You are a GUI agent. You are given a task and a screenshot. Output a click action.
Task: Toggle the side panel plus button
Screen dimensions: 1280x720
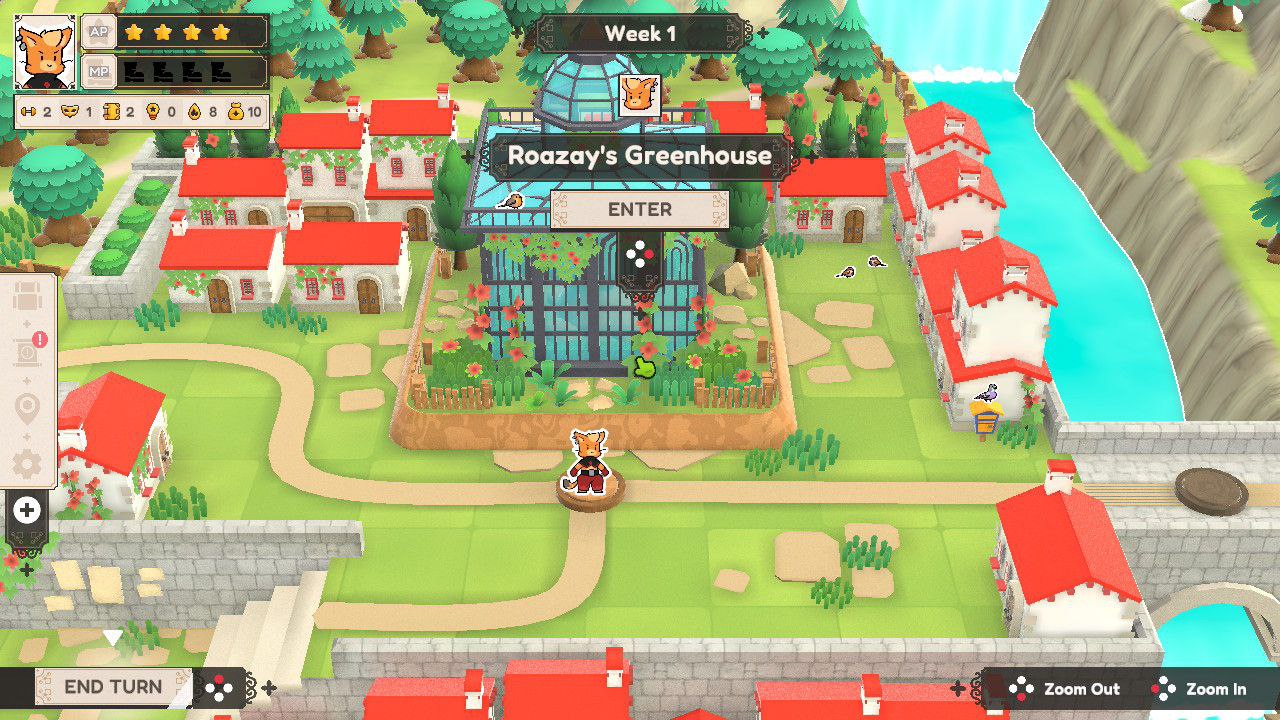pyautogui.click(x=27, y=511)
